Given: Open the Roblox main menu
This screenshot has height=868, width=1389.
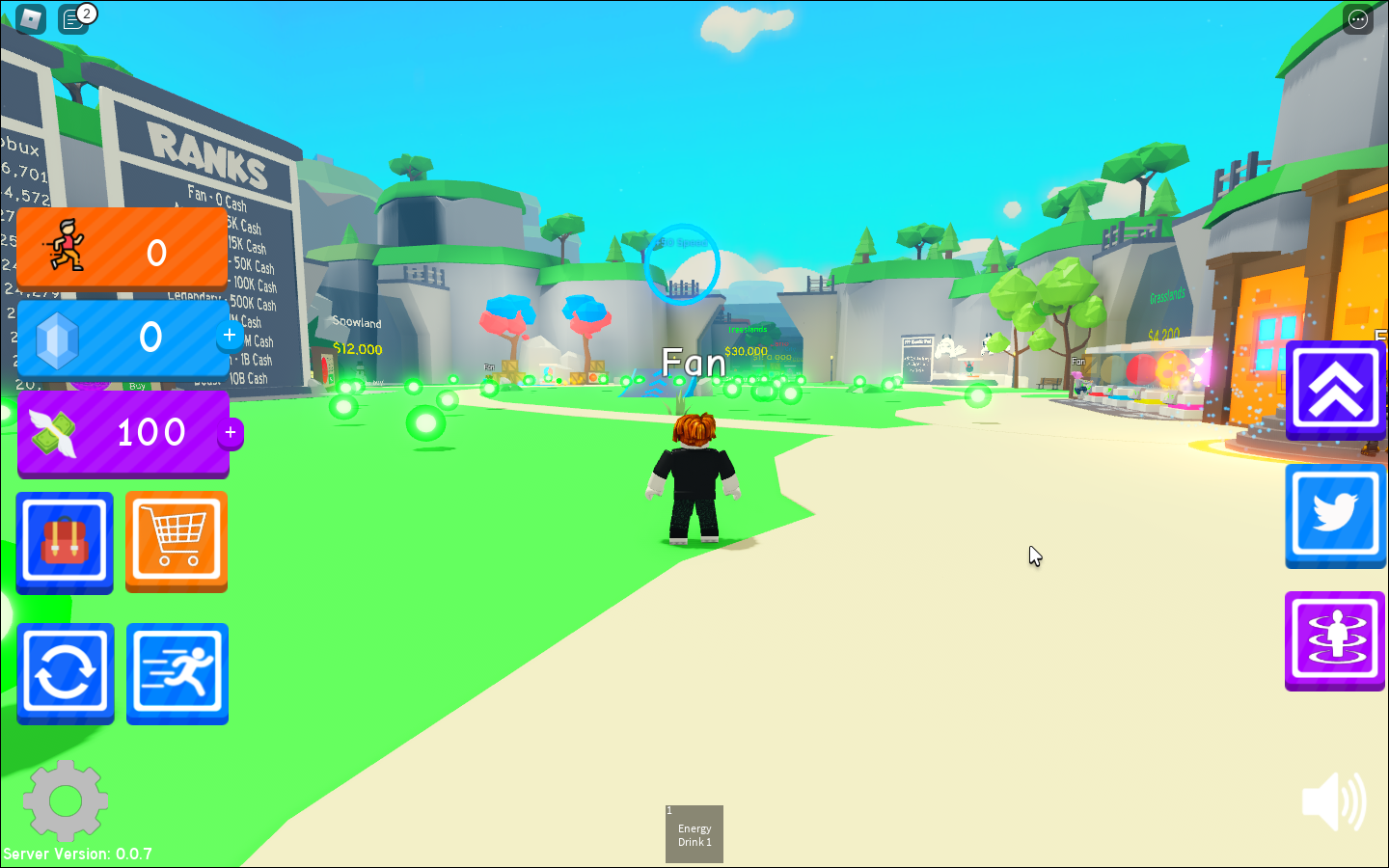Looking at the screenshot, I should (x=29, y=19).
